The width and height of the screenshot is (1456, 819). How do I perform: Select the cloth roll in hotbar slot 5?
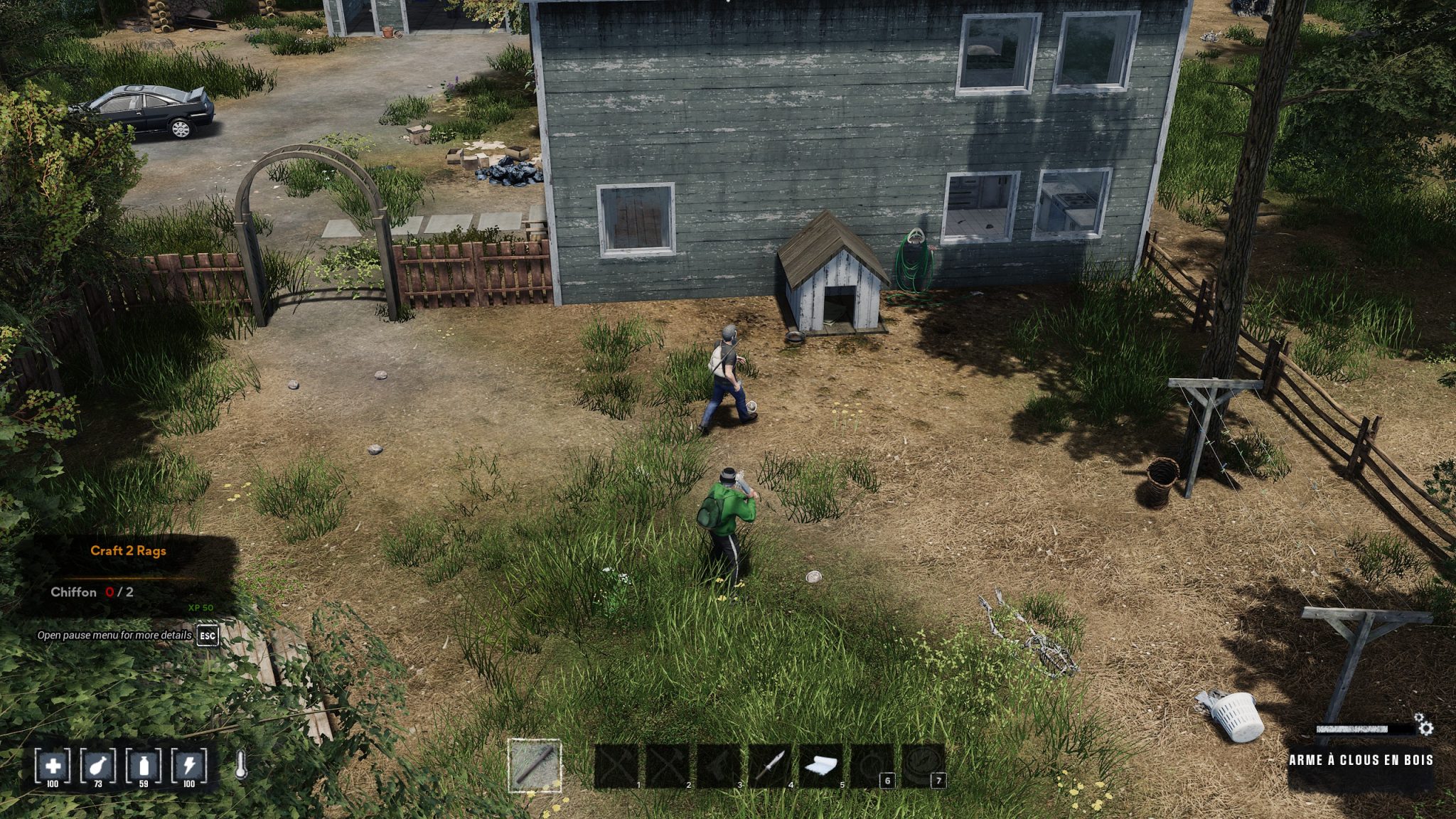click(821, 766)
